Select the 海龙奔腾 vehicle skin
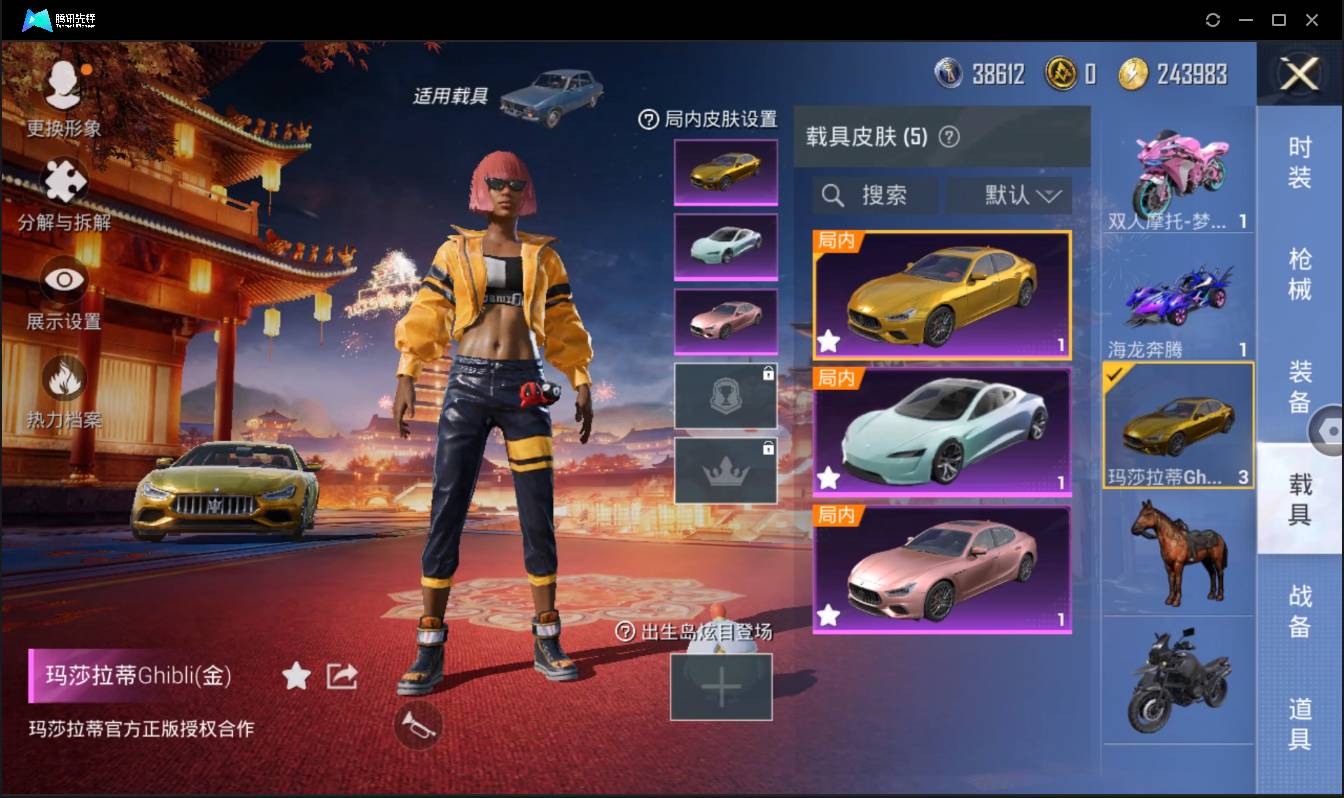Image resolution: width=1344 pixels, height=798 pixels. coord(1178,295)
